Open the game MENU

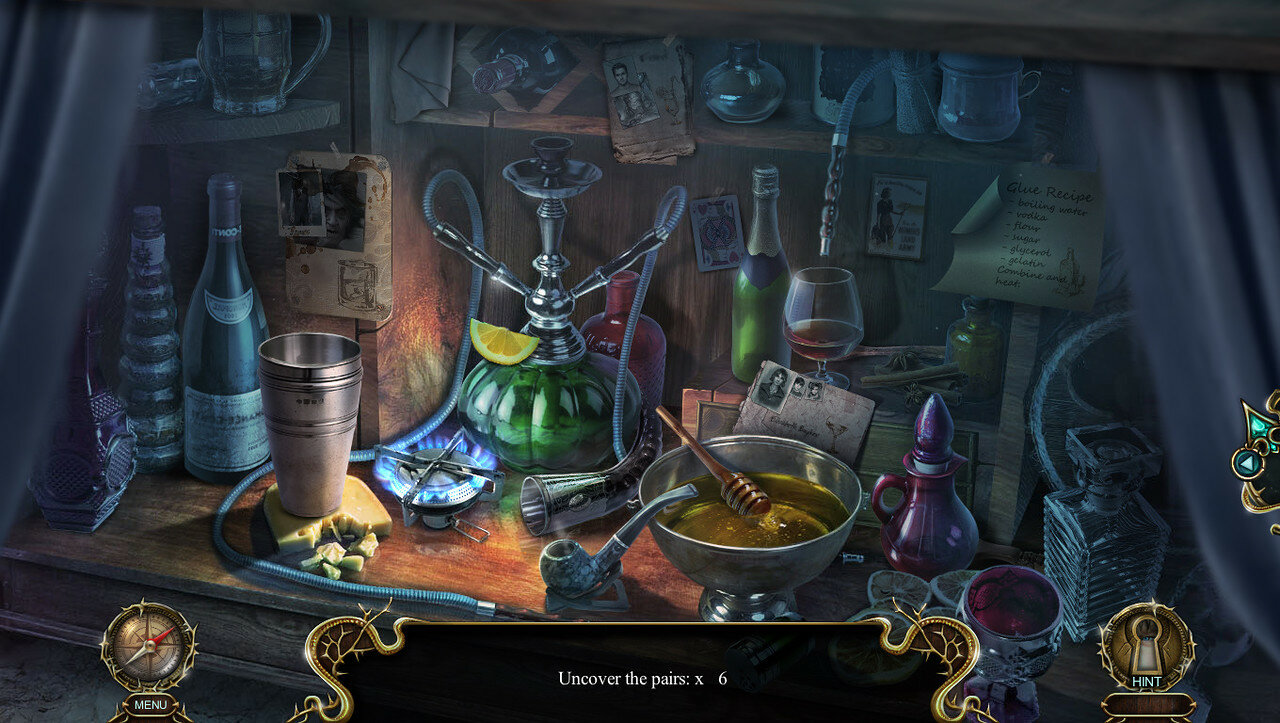[150, 705]
